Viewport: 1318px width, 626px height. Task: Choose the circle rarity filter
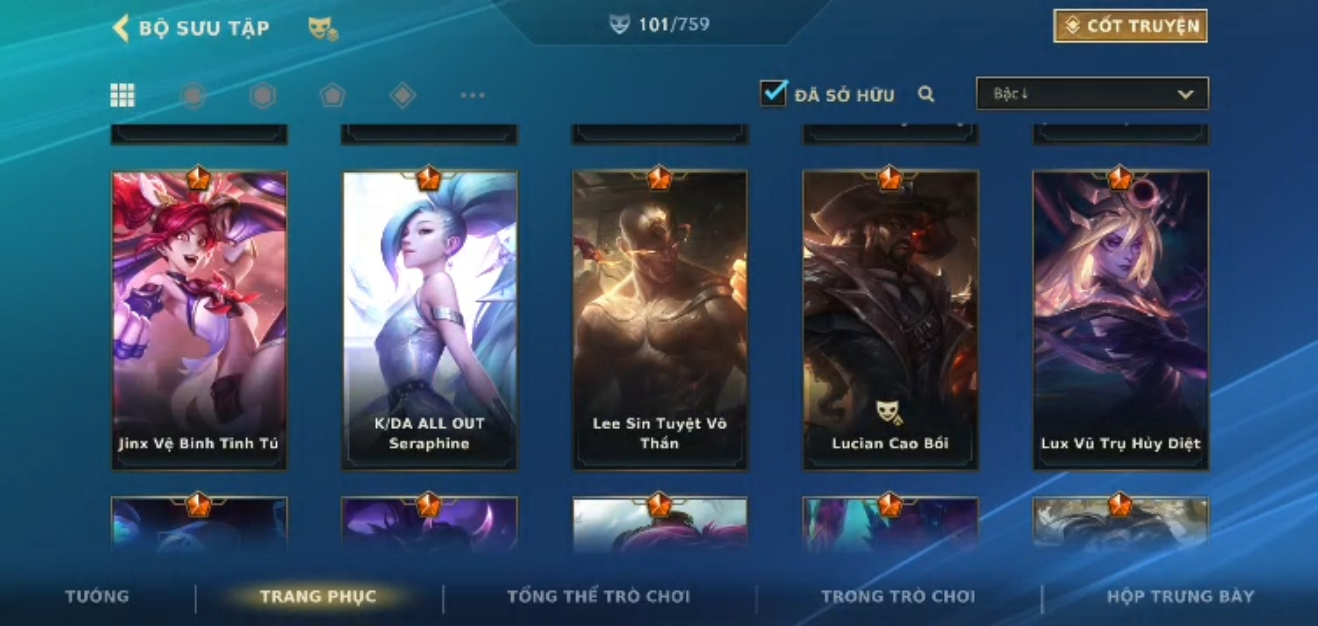point(193,95)
